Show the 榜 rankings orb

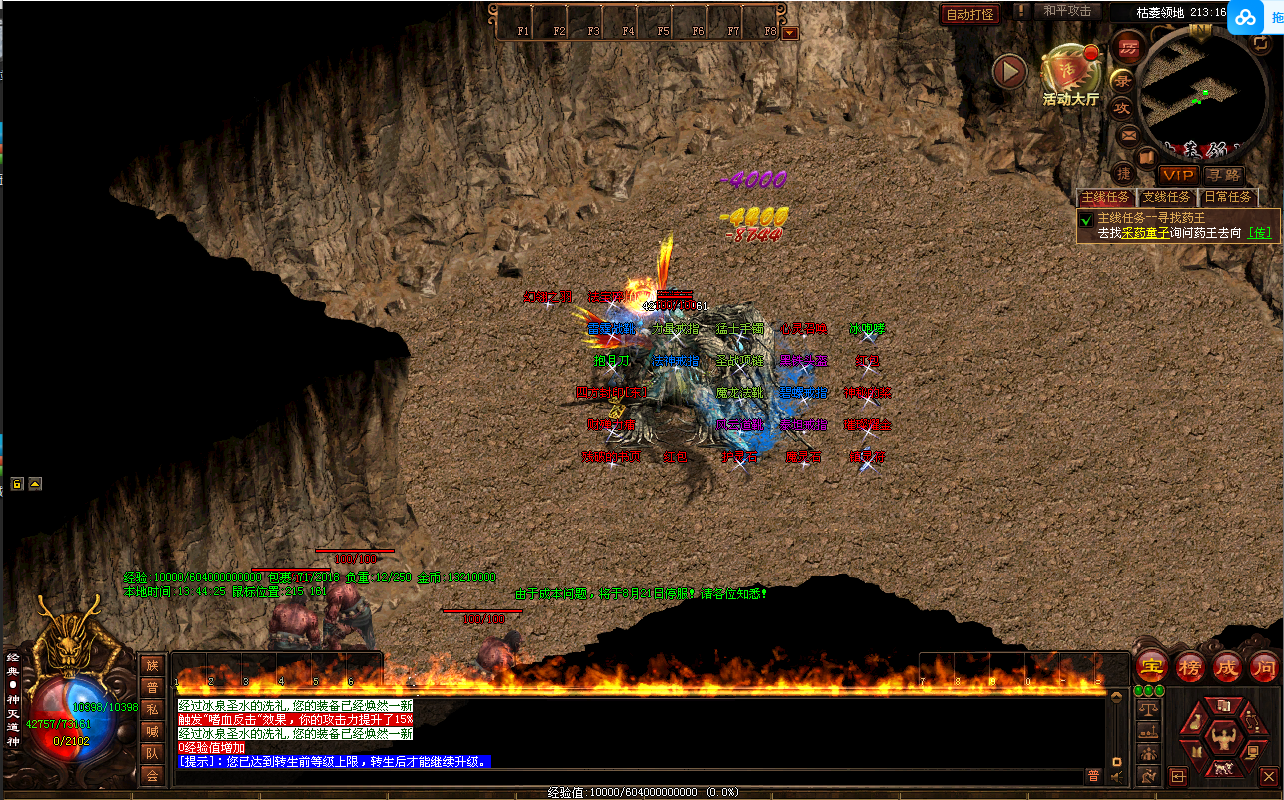tap(1190, 667)
